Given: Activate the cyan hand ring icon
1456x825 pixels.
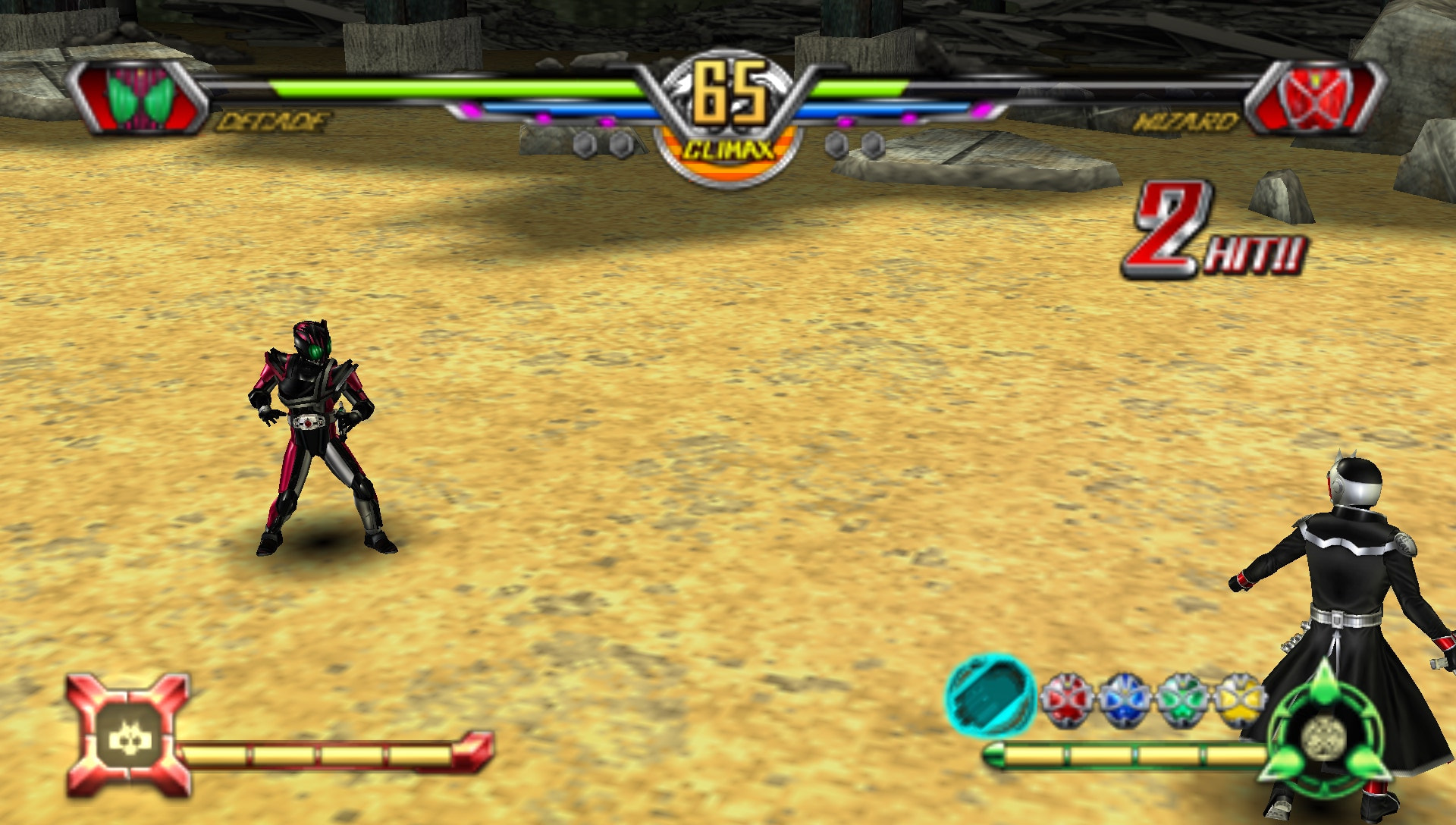Looking at the screenshot, I should pyautogui.click(x=991, y=696).
